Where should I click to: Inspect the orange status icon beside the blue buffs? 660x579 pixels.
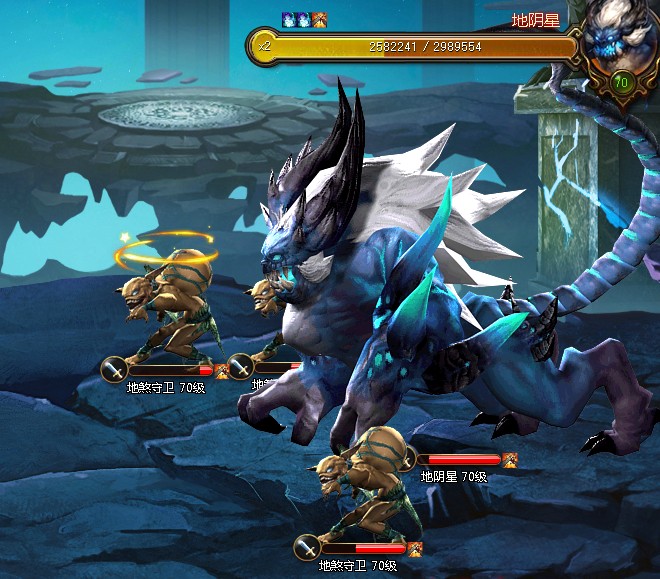coord(320,19)
